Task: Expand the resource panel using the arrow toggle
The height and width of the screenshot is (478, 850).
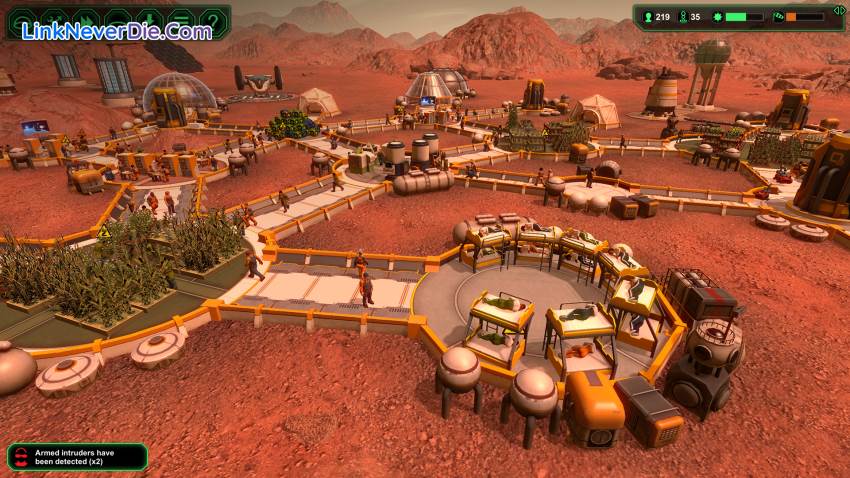Action: pyautogui.click(x=838, y=10)
